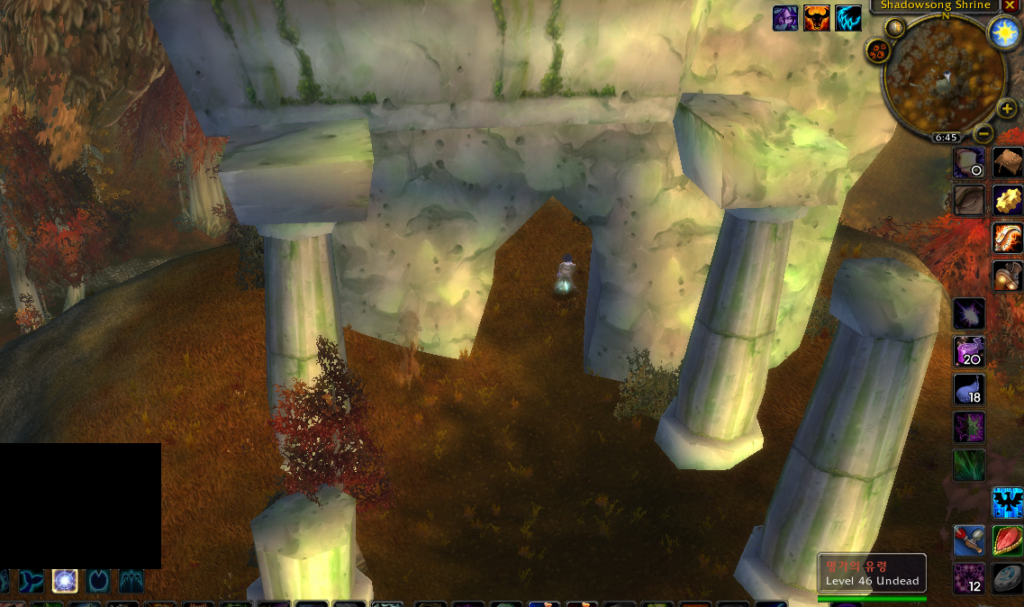This screenshot has height=607, width=1024.
Task: Click the purple-faced character buff icon
Action: pyautogui.click(x=786, y=18)
